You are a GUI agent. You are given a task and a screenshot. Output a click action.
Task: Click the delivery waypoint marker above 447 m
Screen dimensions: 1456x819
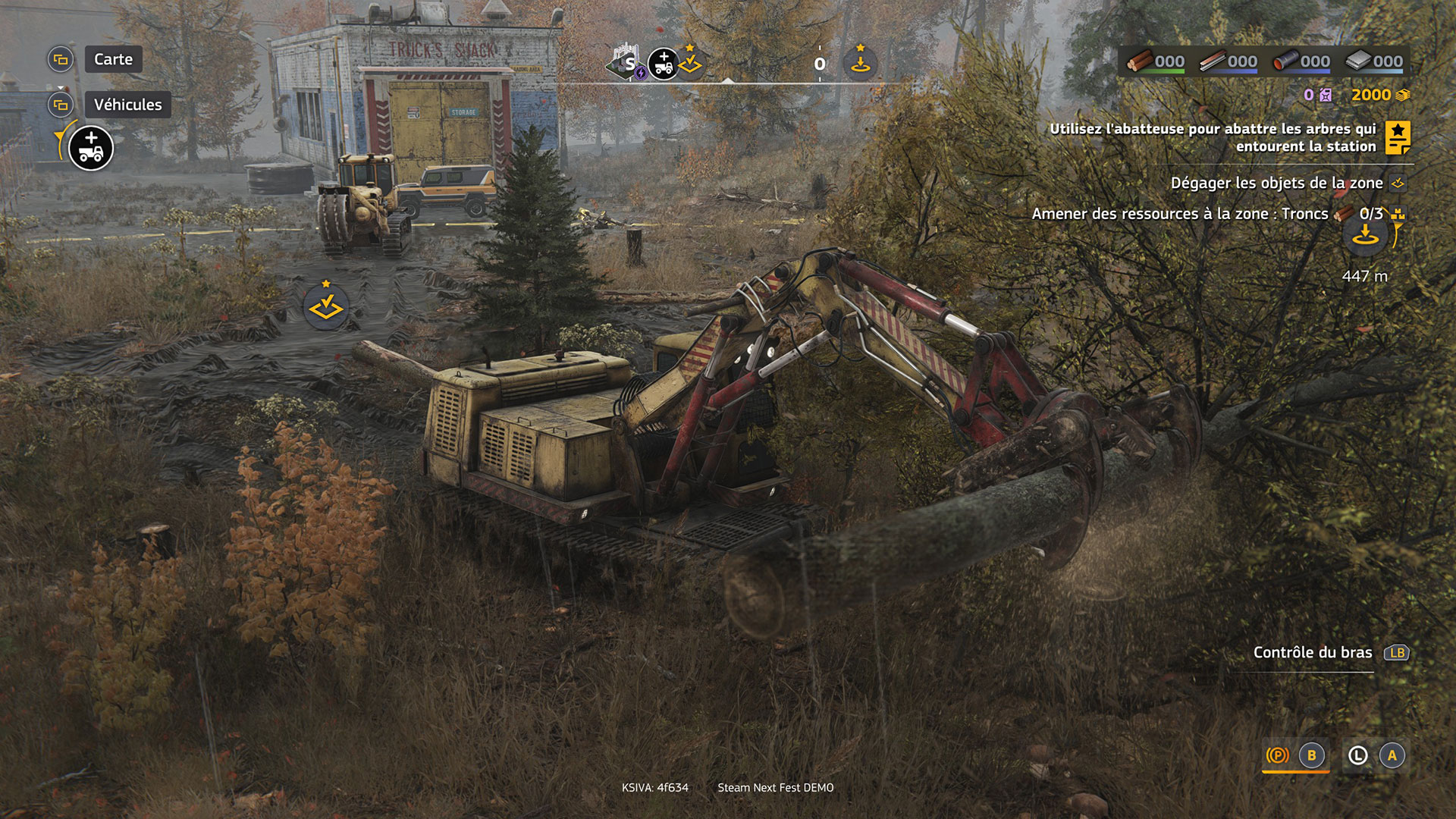(1366, 236)
